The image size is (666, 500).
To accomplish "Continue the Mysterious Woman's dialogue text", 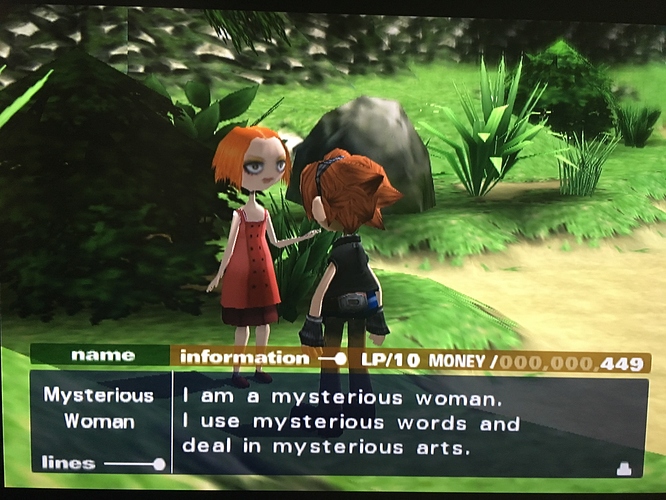I will pyautogui.click(x=352, y=422).
